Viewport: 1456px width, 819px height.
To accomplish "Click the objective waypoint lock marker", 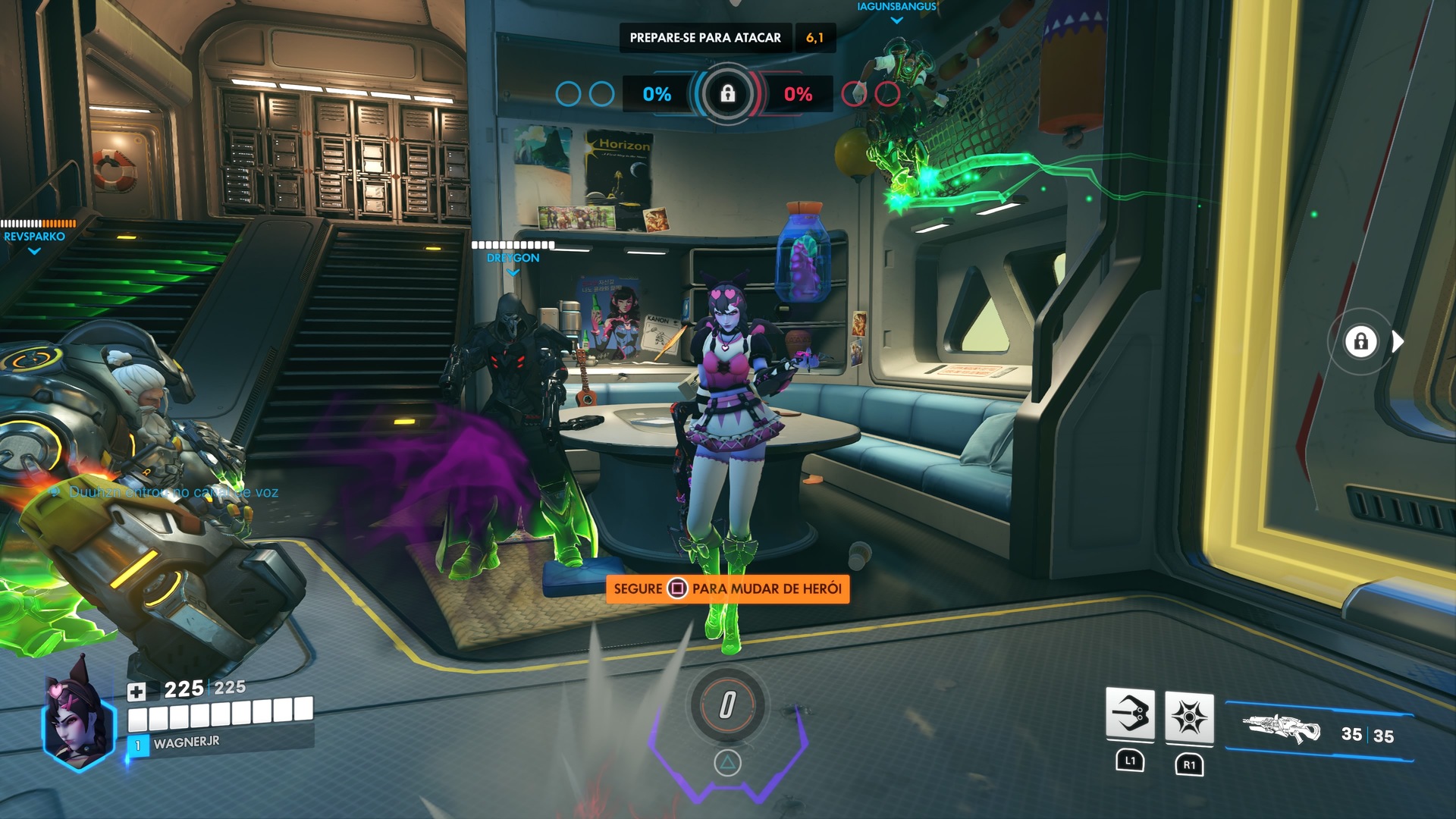I will tap(1360, 341).
